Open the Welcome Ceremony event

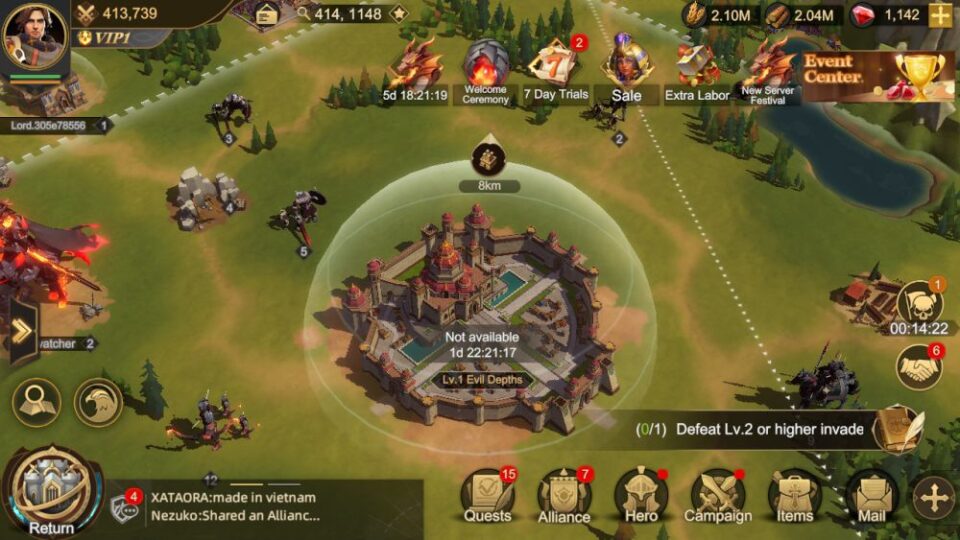tap(486, 70)
